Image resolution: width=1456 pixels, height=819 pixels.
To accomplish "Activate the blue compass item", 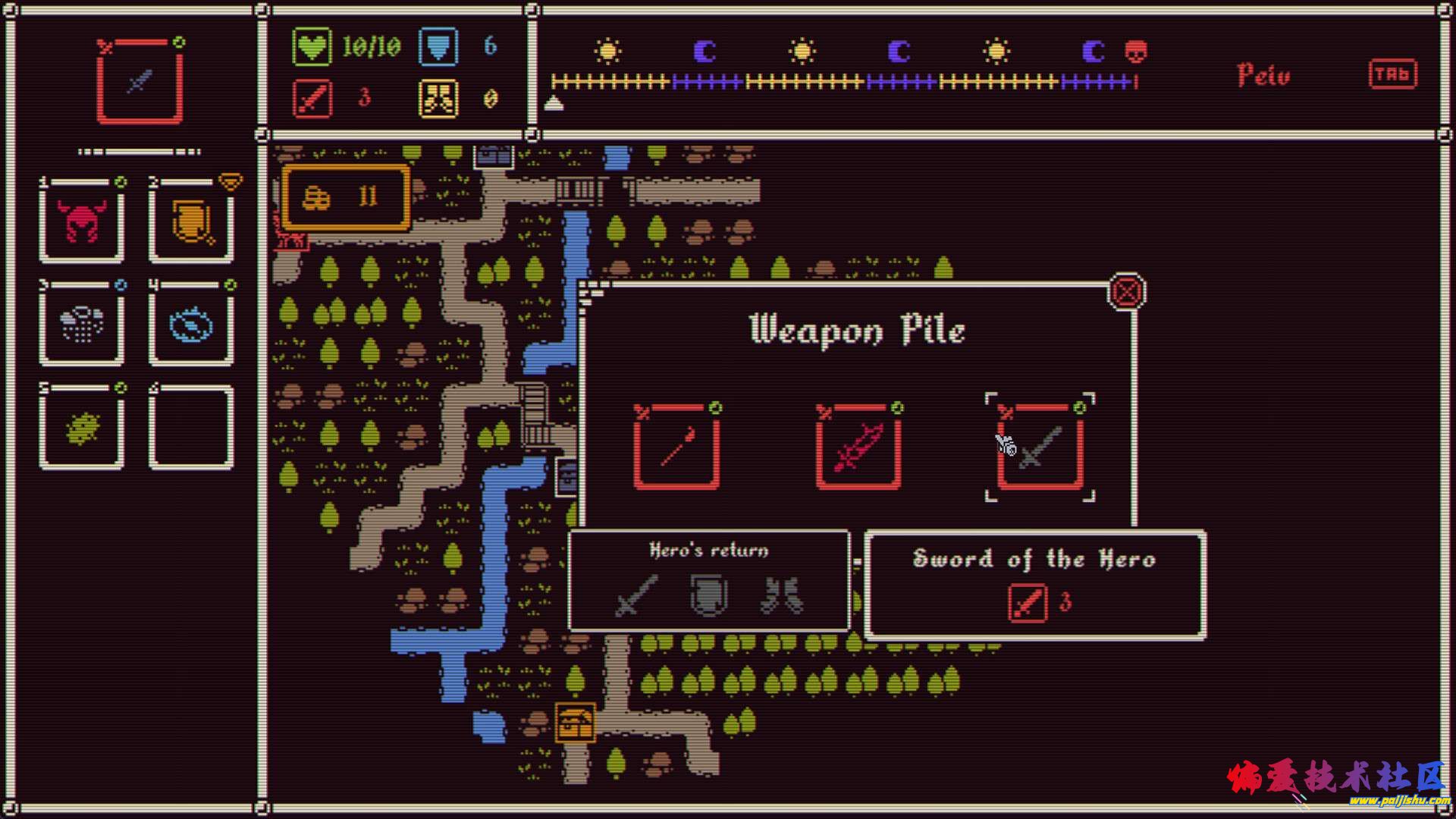I will [x=191, y=325].
